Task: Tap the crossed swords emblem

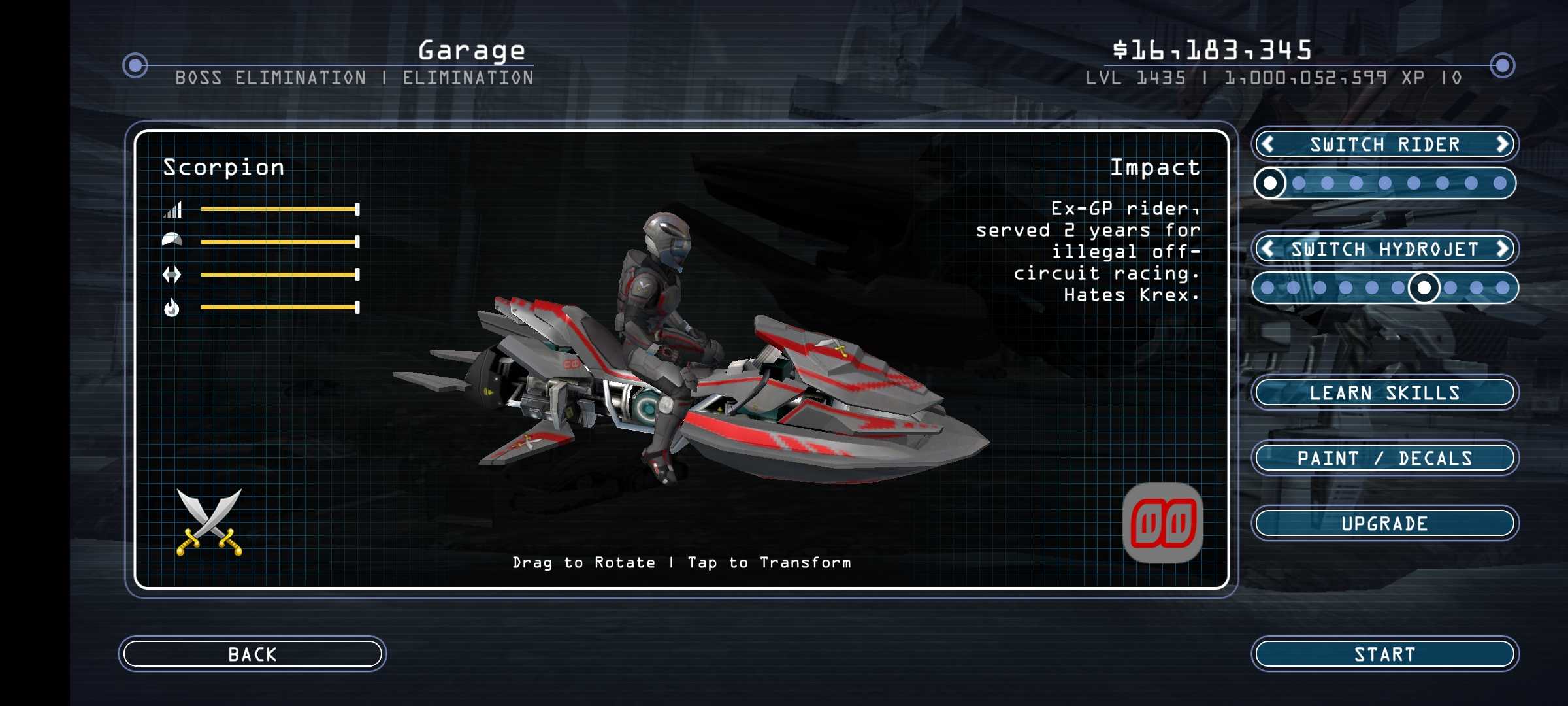Action: pyautogui.click(x=209, y=522)
